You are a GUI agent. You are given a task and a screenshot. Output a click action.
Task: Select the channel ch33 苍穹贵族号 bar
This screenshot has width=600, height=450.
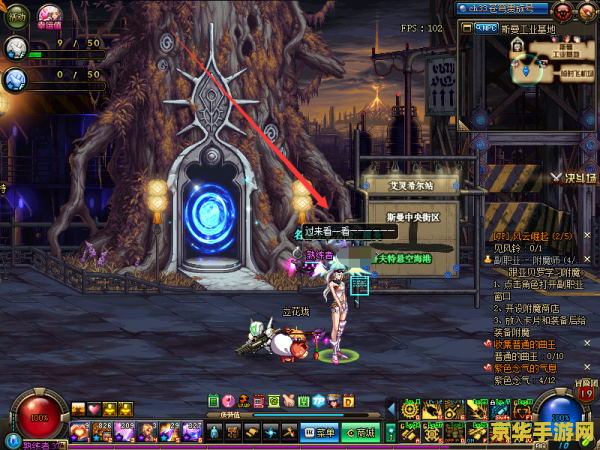(502, 8)
